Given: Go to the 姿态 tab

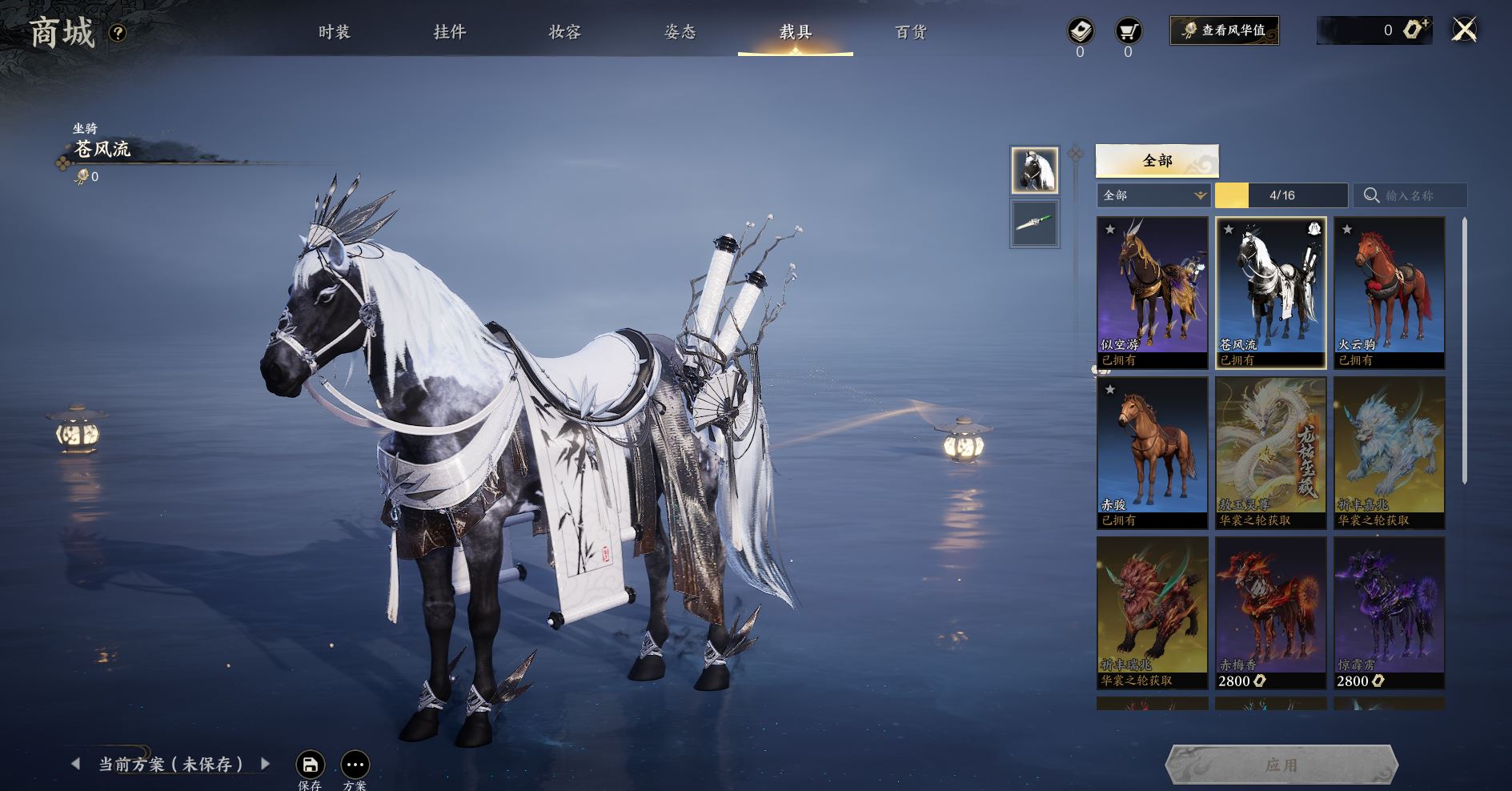Looking at the screenshot, I should point(680,32).
